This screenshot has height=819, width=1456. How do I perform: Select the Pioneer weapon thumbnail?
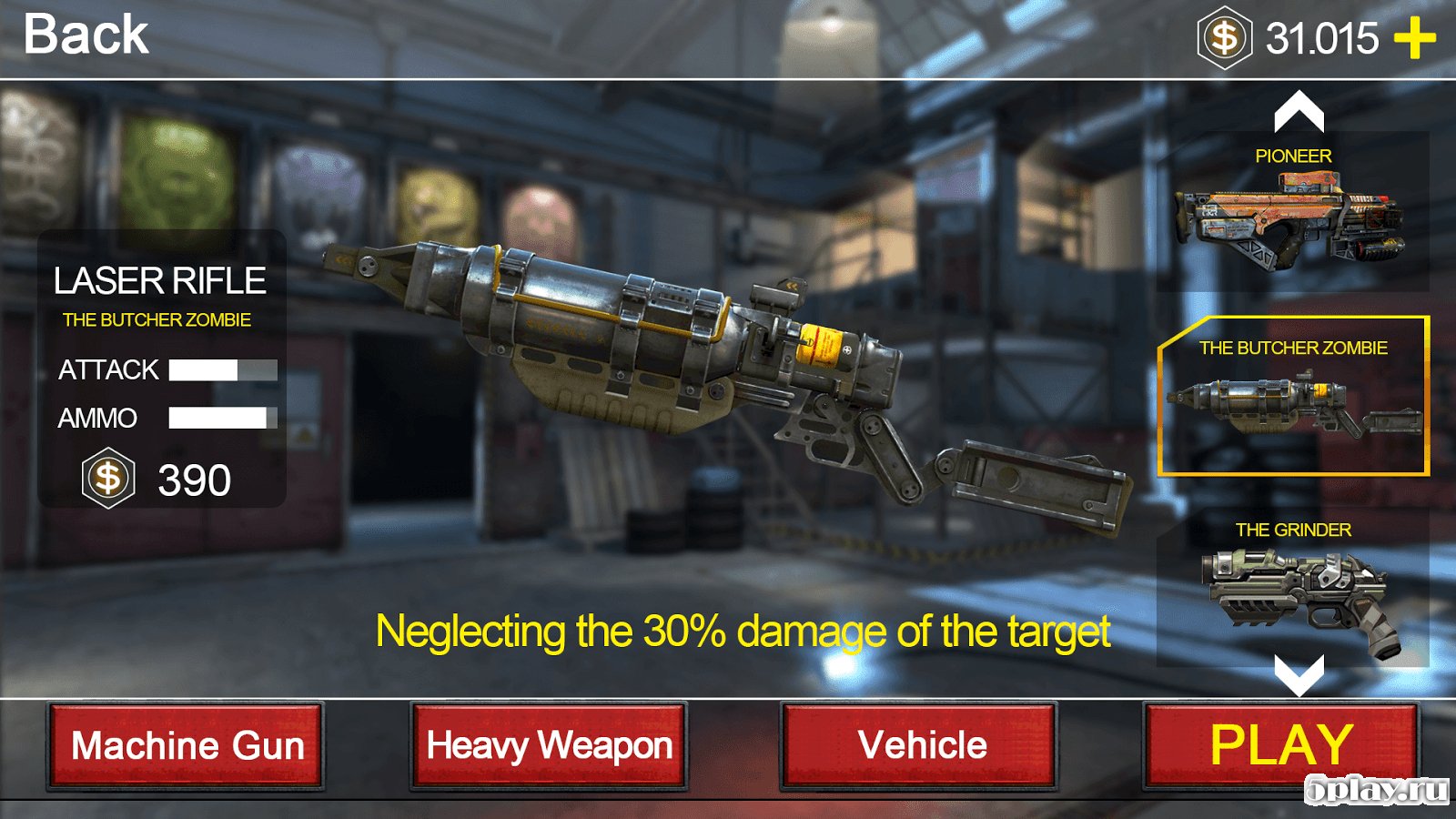pyautogui.click(x=1292, y=214)
